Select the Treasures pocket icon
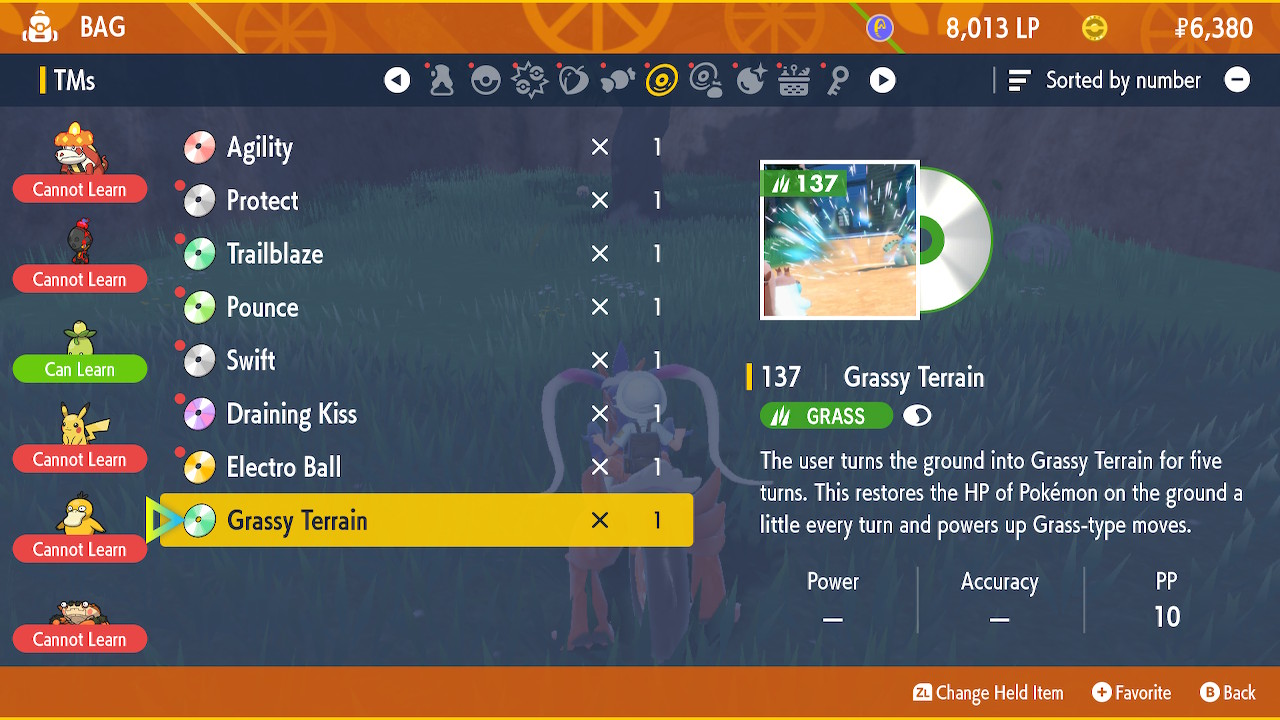1280x720 pixels. click(x=749, y=79)
